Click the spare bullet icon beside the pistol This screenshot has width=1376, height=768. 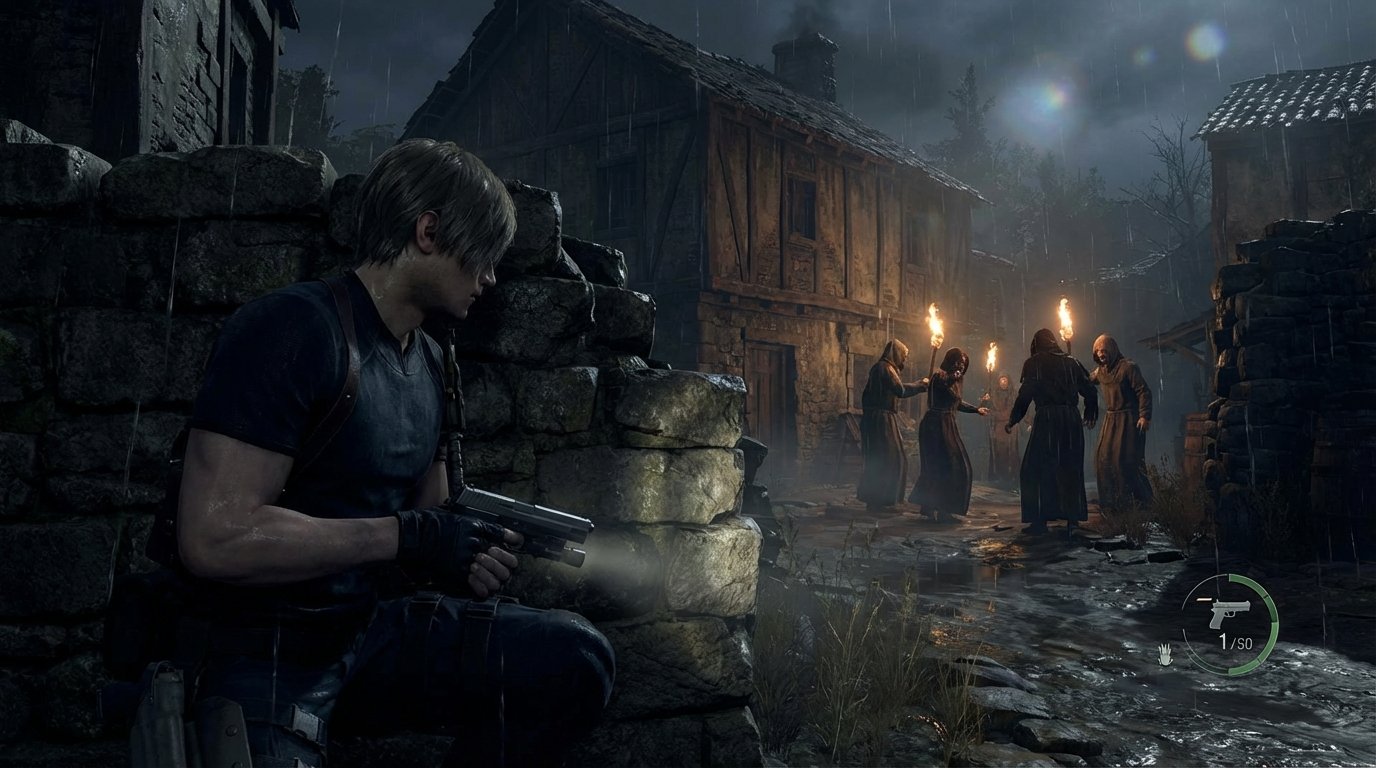(x=1204, y=599)
